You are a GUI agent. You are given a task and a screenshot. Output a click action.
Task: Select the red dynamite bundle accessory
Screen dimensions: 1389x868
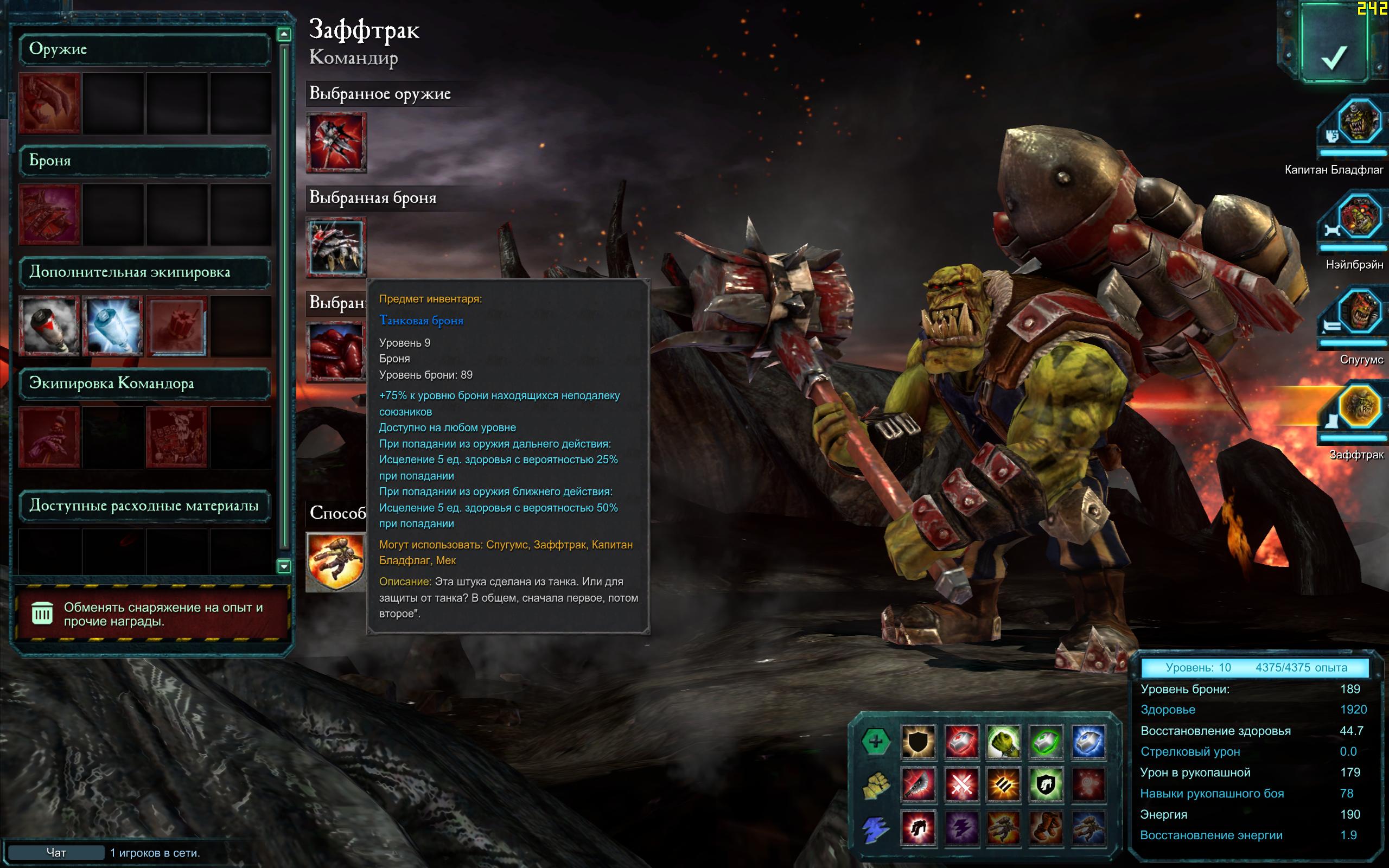point(177,325)
